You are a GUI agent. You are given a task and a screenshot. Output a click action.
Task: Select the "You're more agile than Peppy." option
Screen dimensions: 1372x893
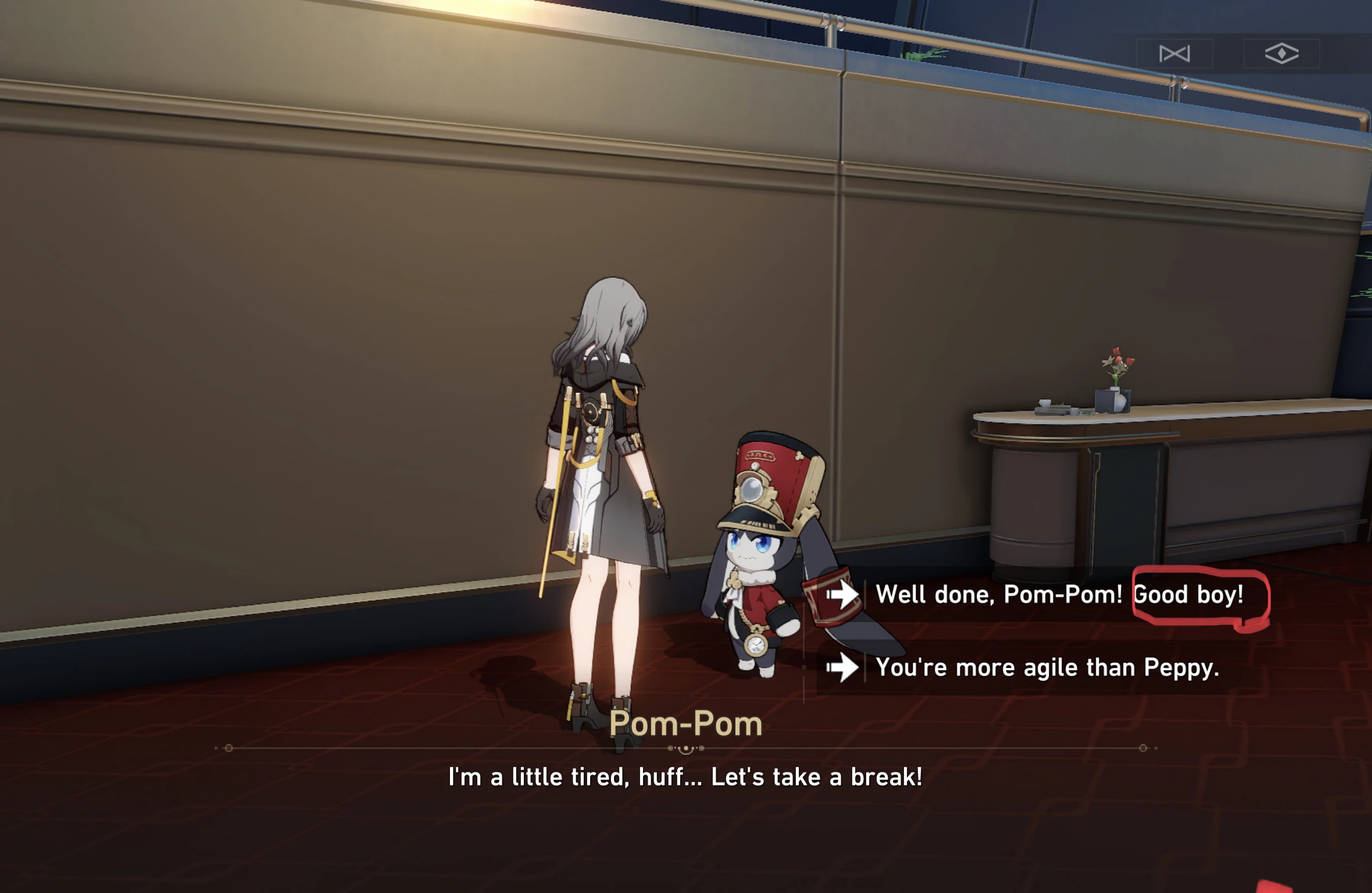(x=1046, y=667)
